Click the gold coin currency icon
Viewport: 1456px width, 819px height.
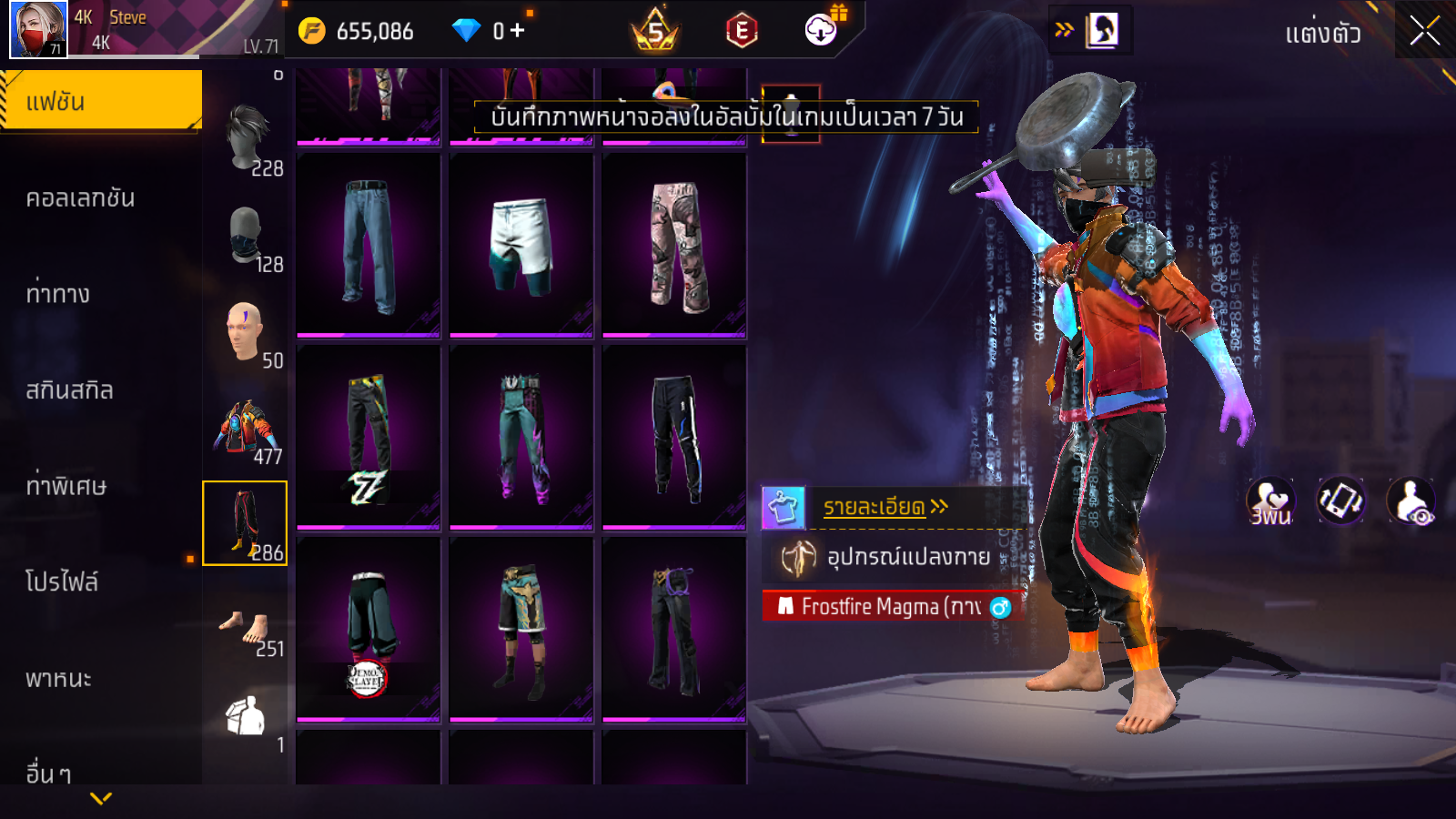coord(312,32)
